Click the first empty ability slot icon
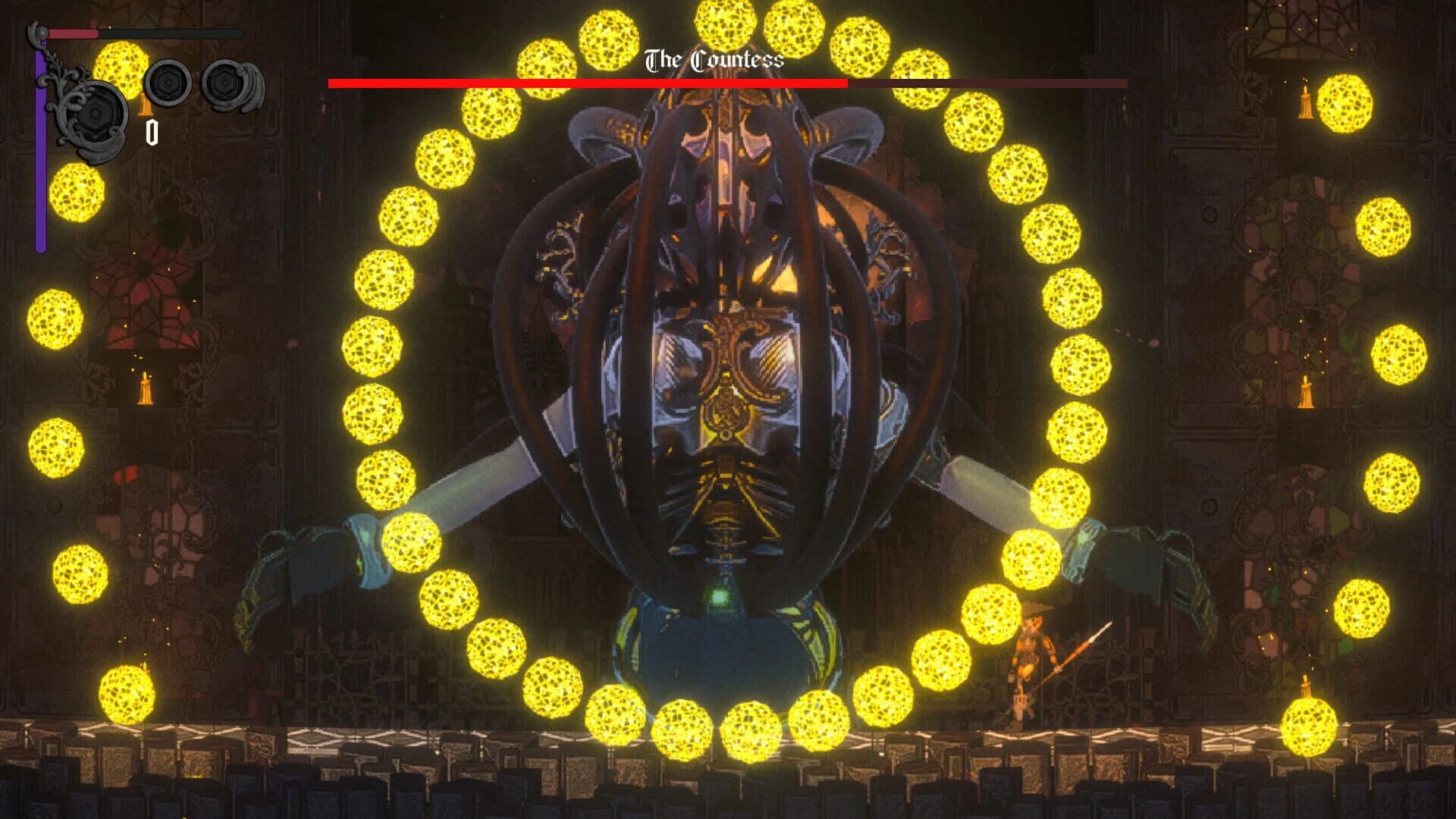The height and width of the screenshot is (819, 1456). click(168, 83)
